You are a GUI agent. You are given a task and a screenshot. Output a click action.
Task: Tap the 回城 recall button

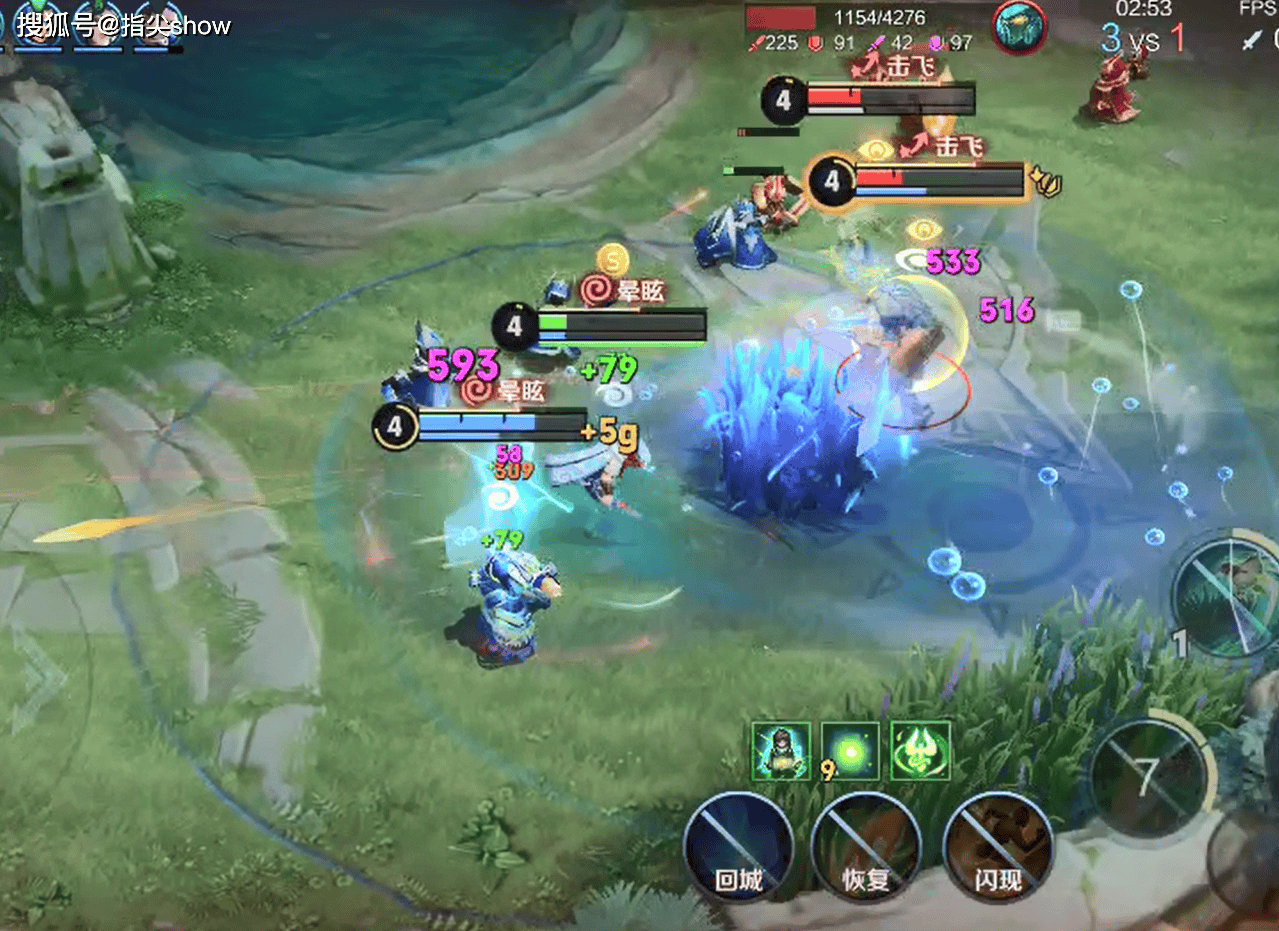tap(738, 846)
